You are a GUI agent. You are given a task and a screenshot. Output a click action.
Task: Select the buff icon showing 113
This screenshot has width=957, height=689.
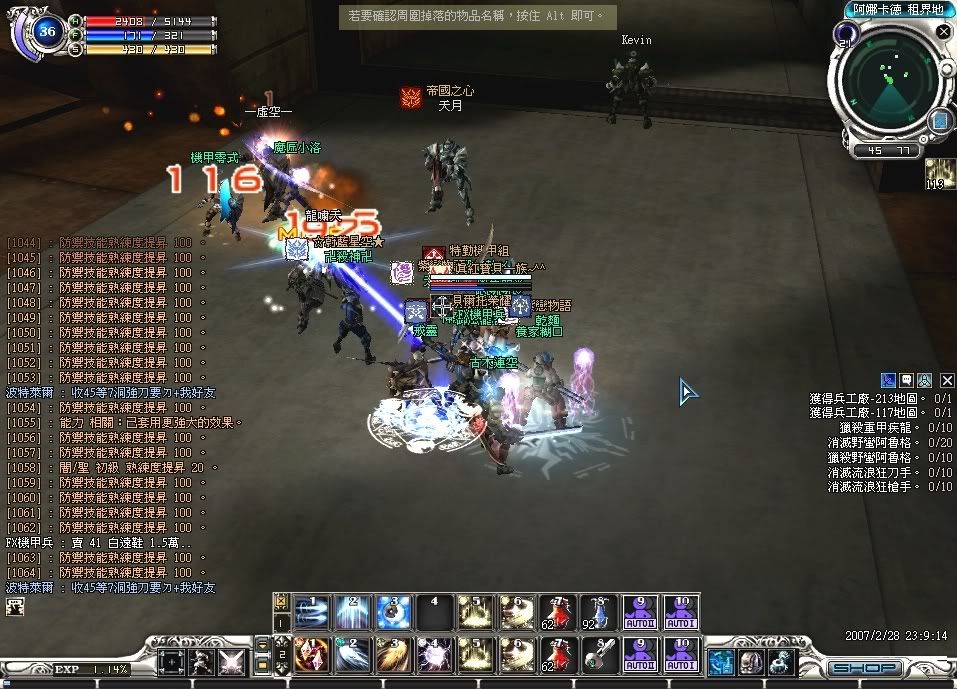(x=940, y=173)
